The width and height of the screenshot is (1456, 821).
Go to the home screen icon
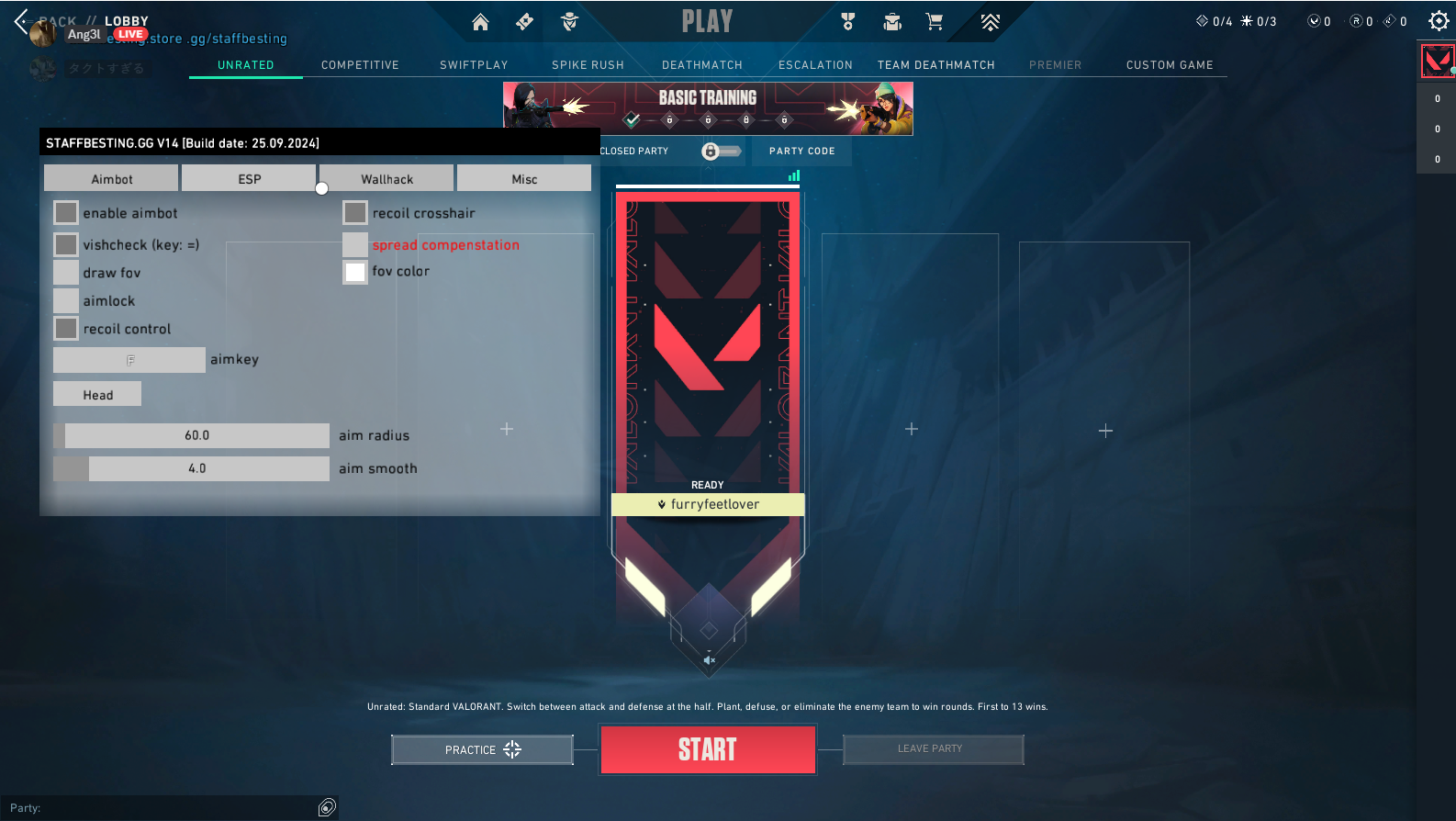point(480,22)
